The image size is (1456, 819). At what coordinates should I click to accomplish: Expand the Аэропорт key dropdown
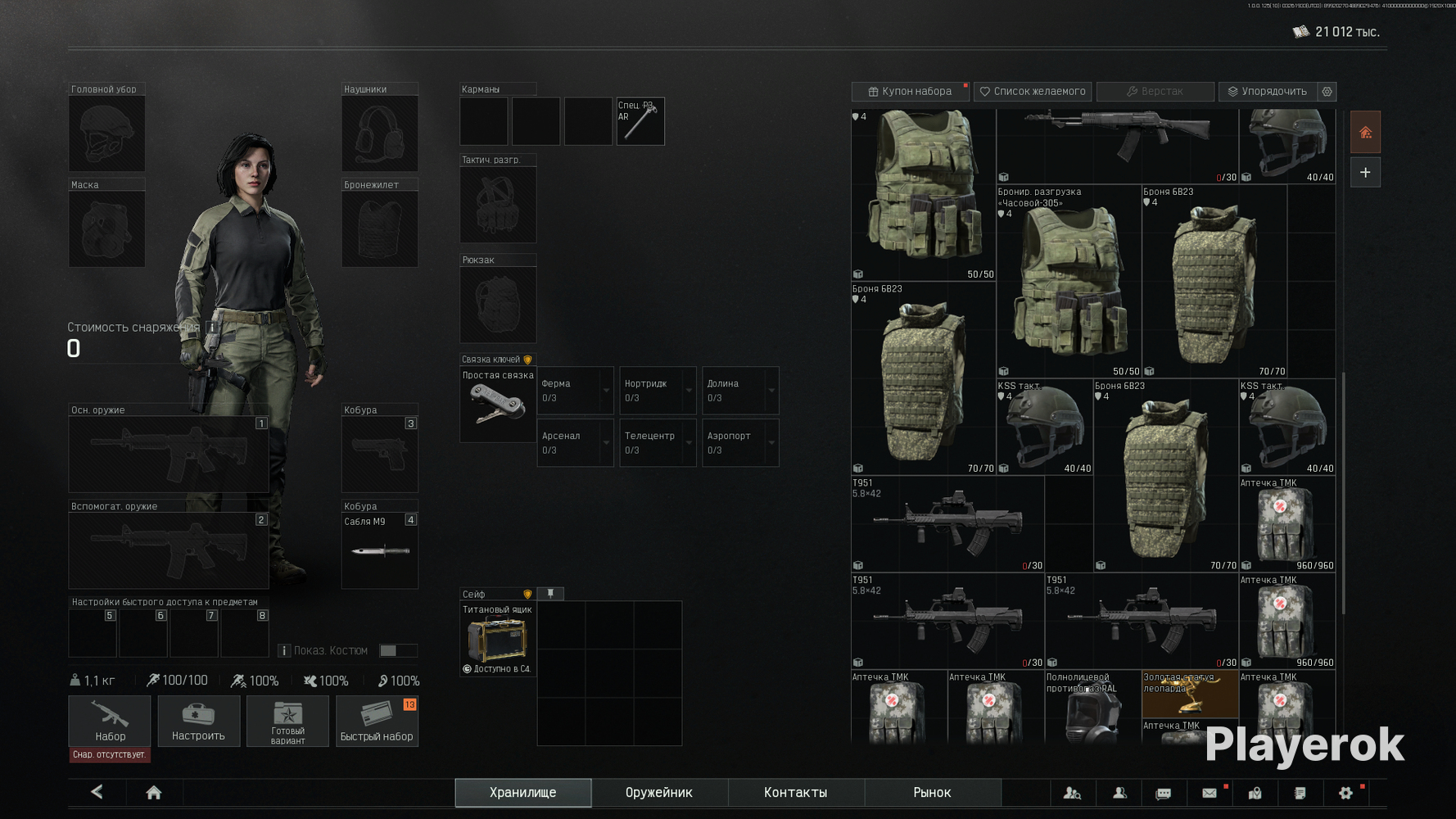(771, 443)
